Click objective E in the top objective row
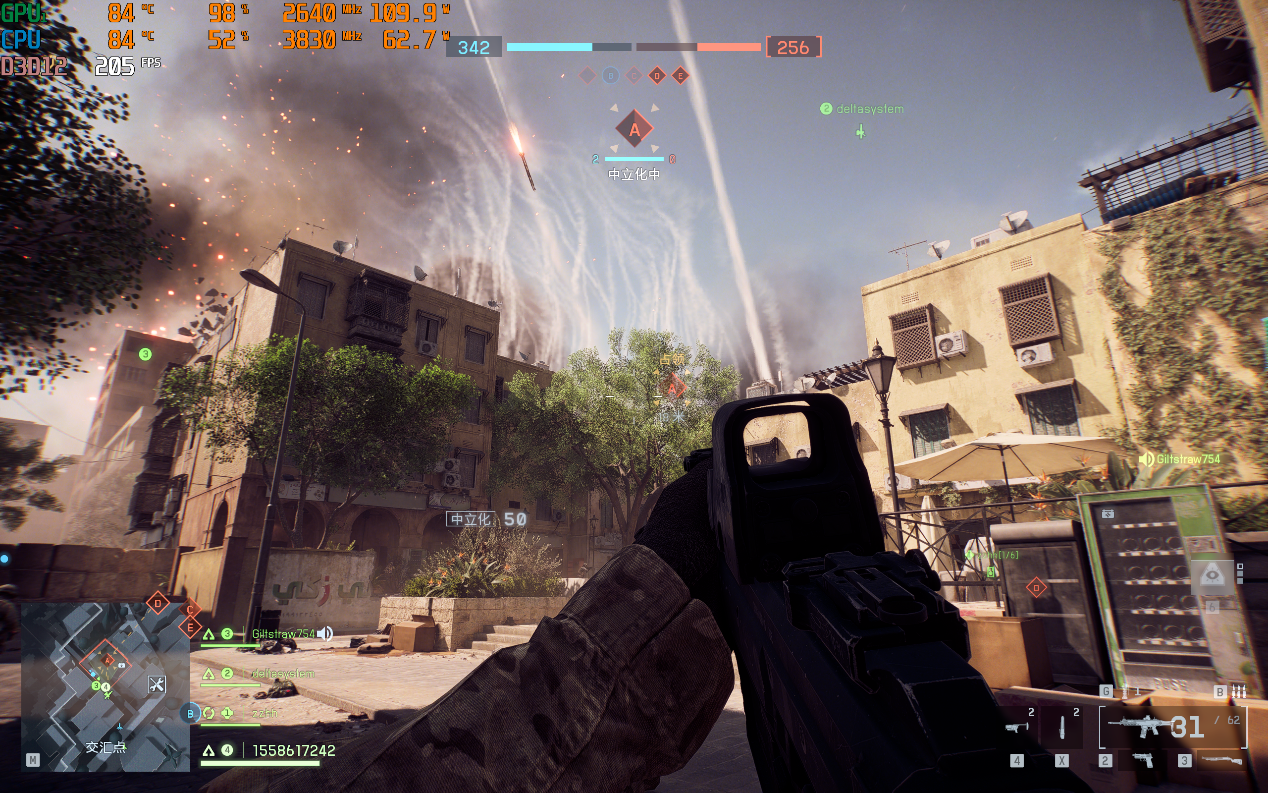The height and width of the screenshot is (793, 1268). point(680,75)
